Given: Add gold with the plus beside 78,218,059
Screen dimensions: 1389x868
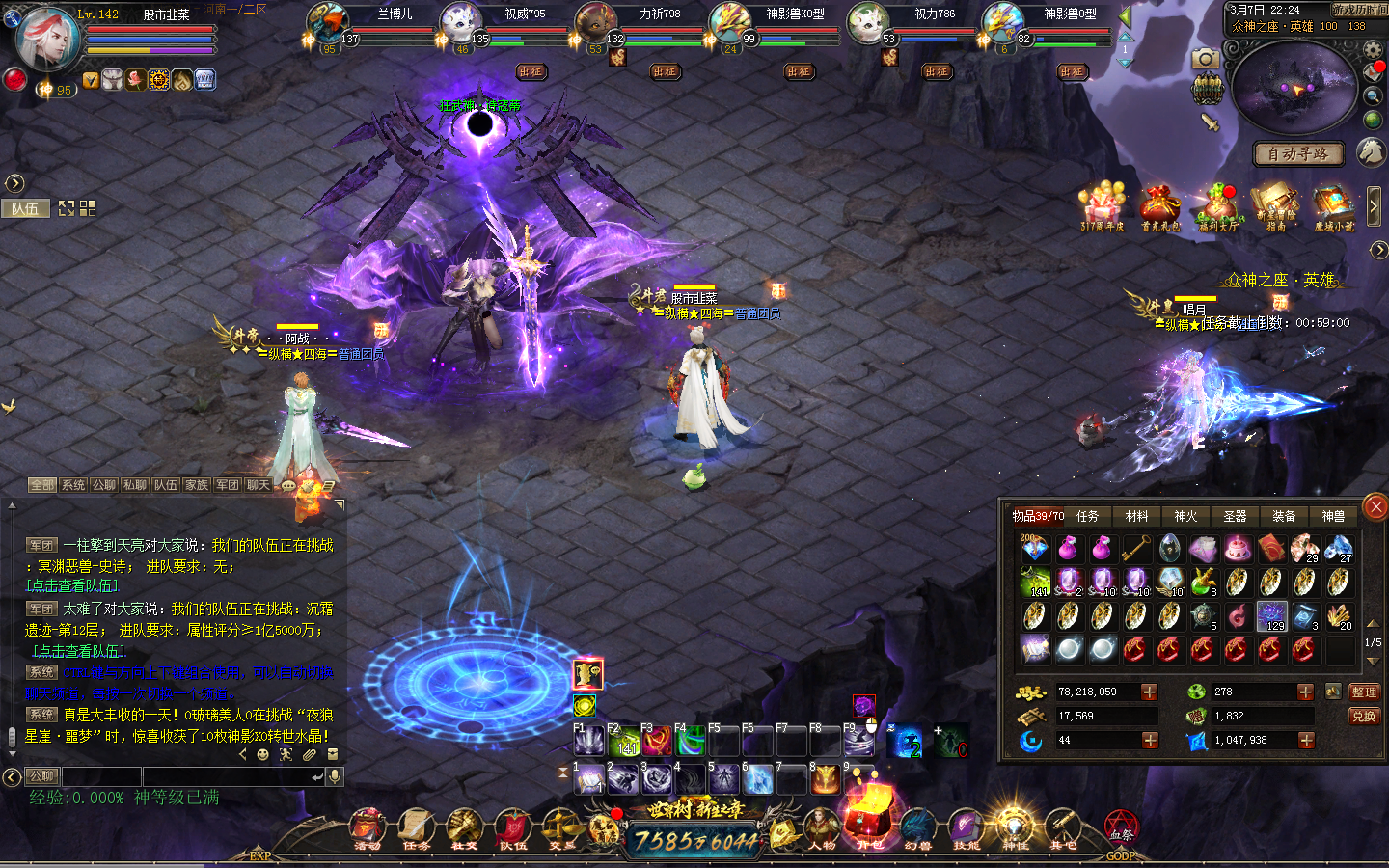Looking at the screenshot, I should coord(1149,692).
